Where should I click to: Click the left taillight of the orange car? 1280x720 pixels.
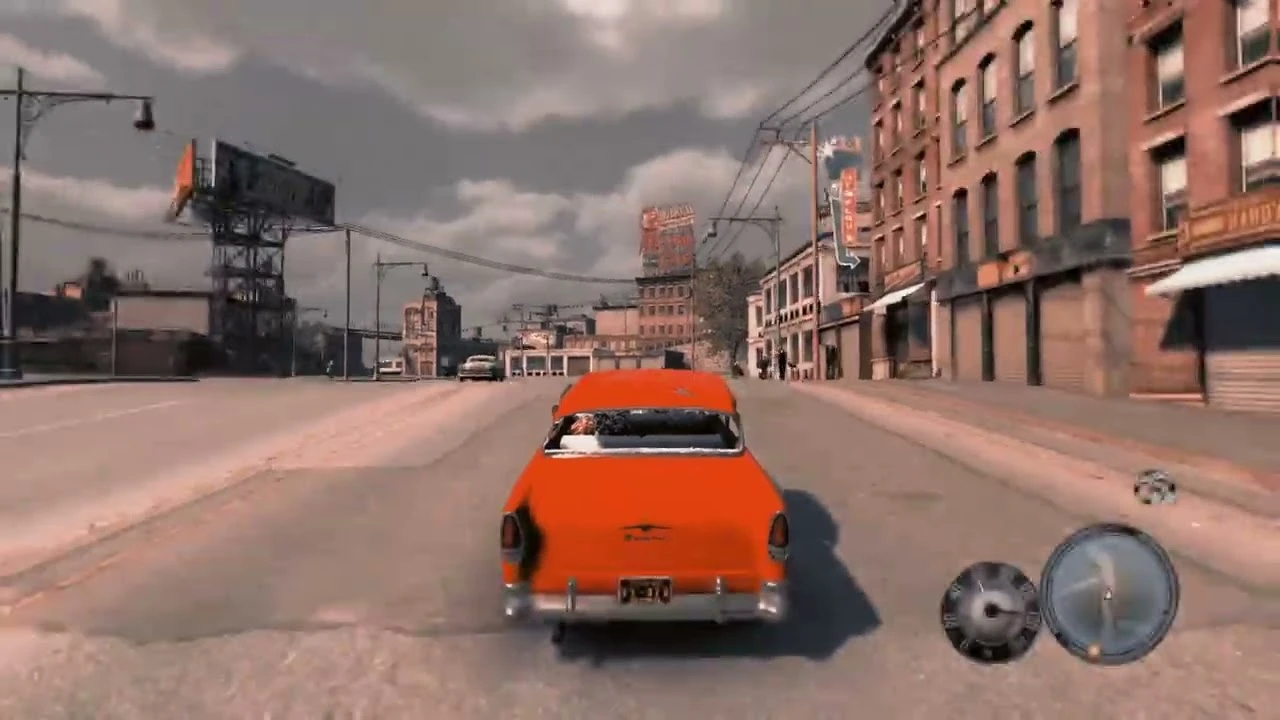(512, 533)
